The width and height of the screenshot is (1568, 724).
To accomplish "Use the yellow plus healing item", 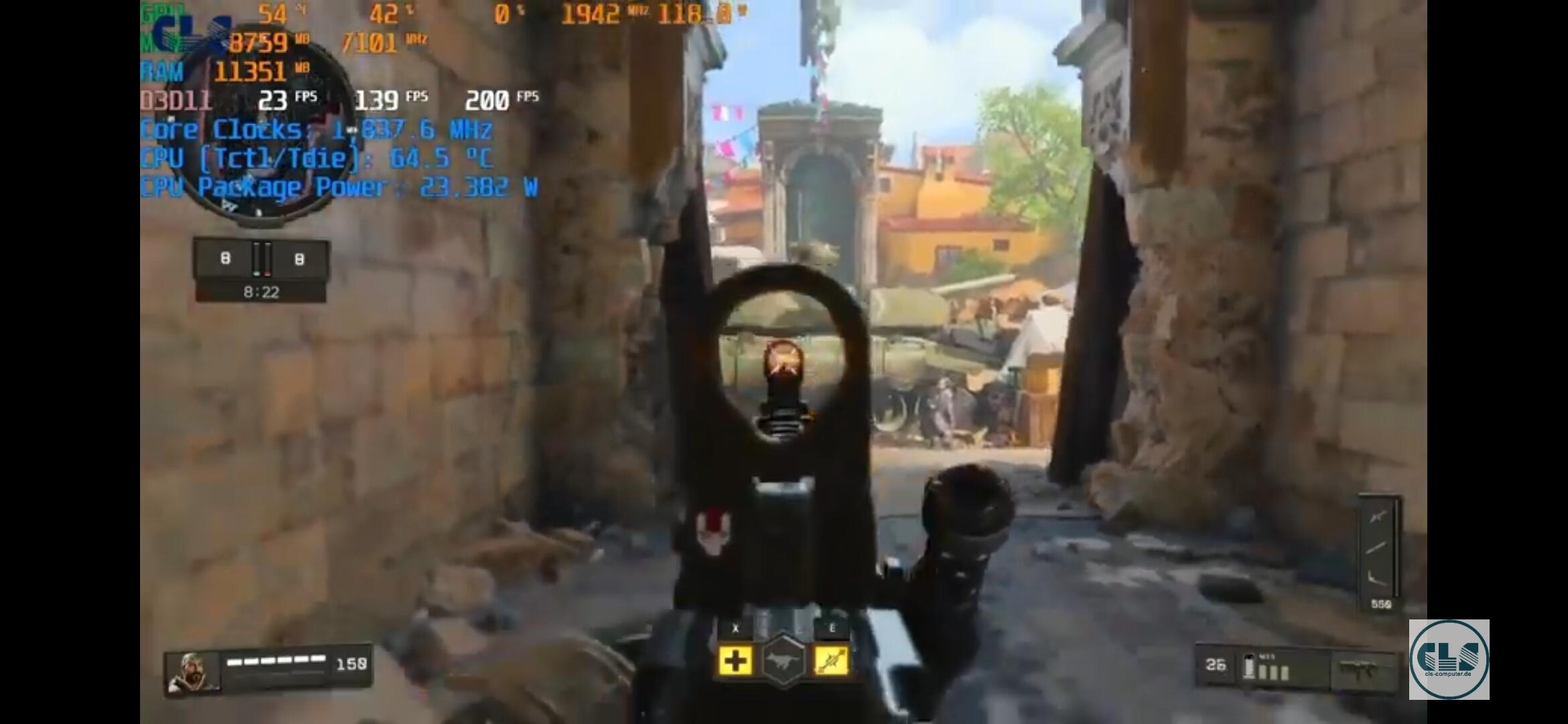I will (x=735, y=661).
